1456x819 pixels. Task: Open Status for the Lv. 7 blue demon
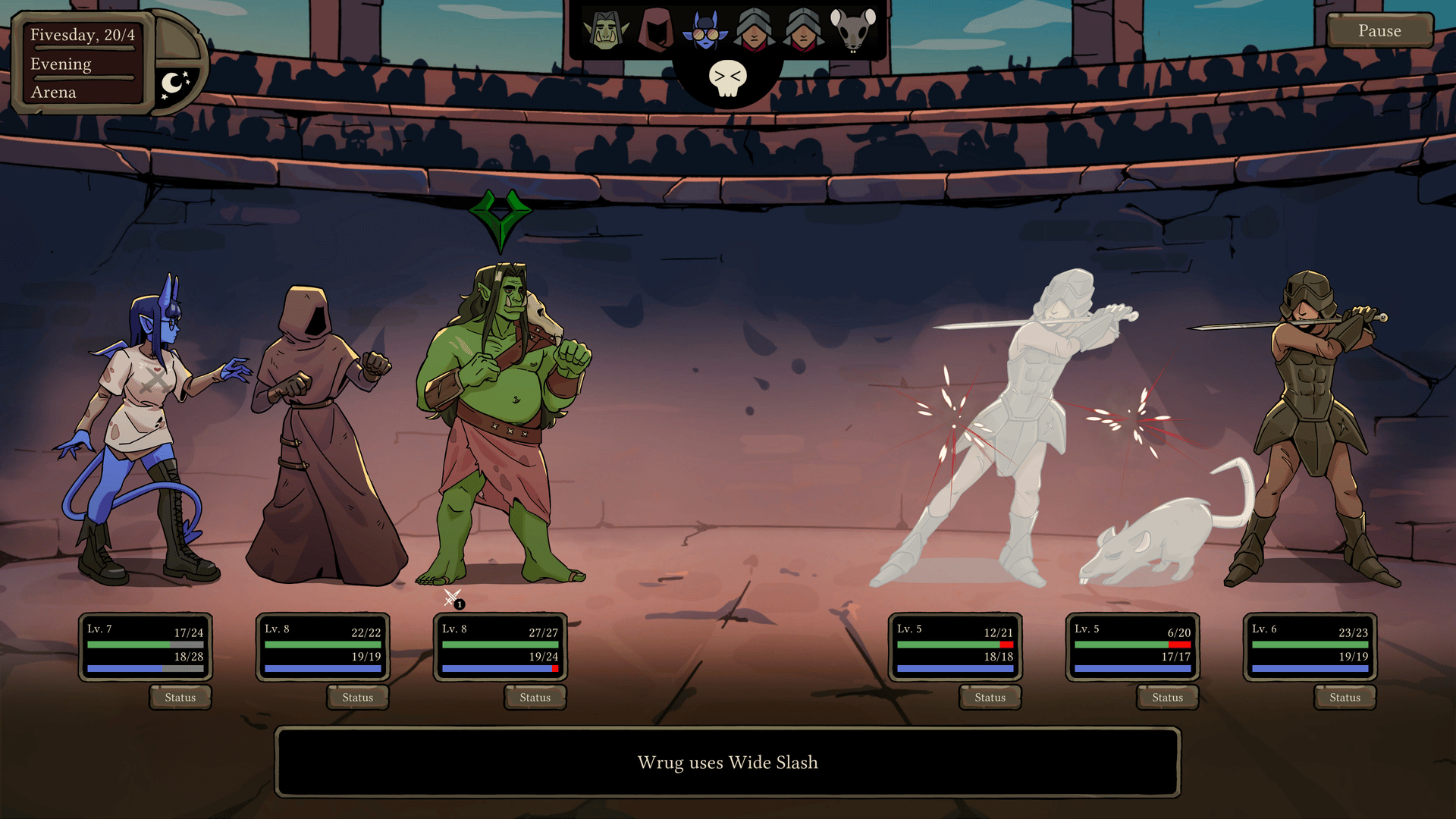pos(180,698)
